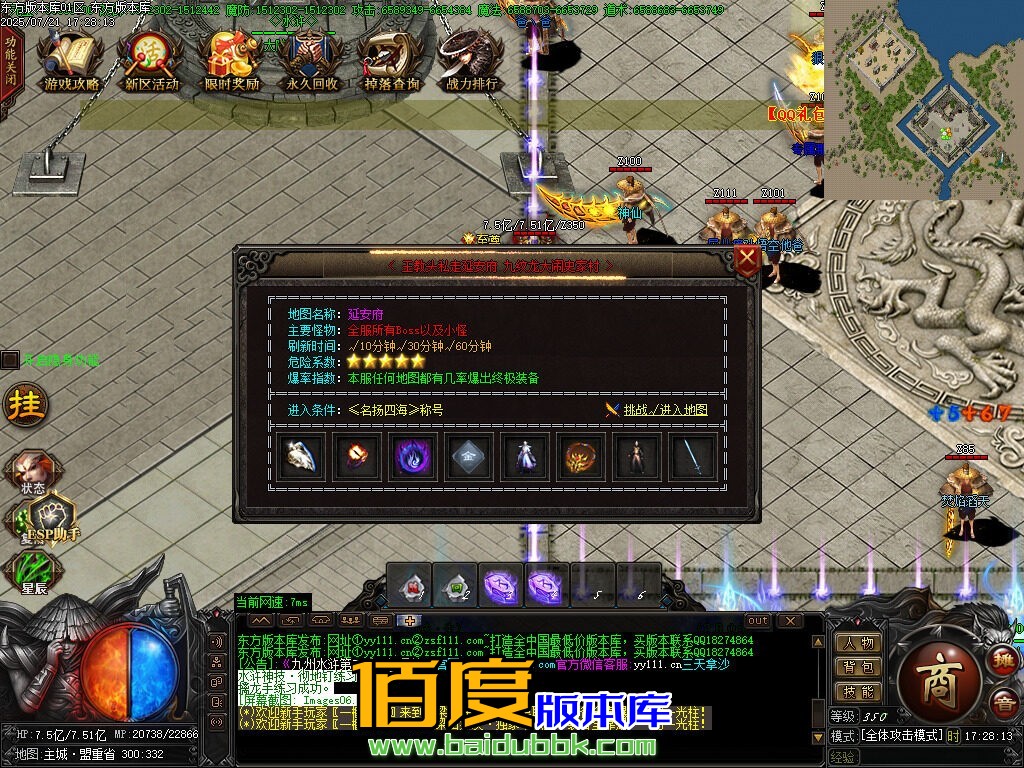
Task: Open the 游戏攻略 guide menu
Action: 71,62
